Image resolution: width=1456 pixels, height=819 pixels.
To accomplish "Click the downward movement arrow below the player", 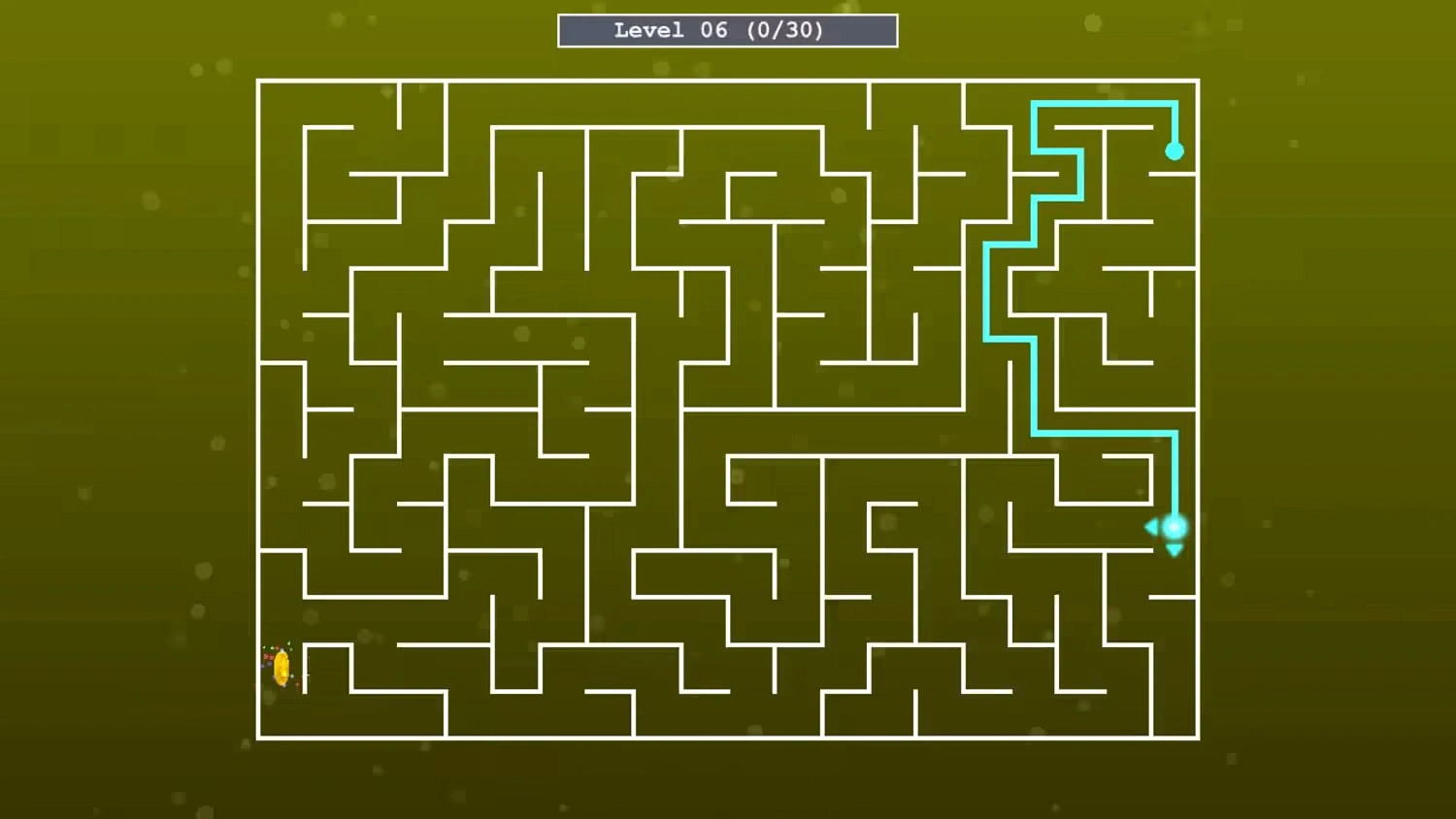I will [x=1174, y=549].
